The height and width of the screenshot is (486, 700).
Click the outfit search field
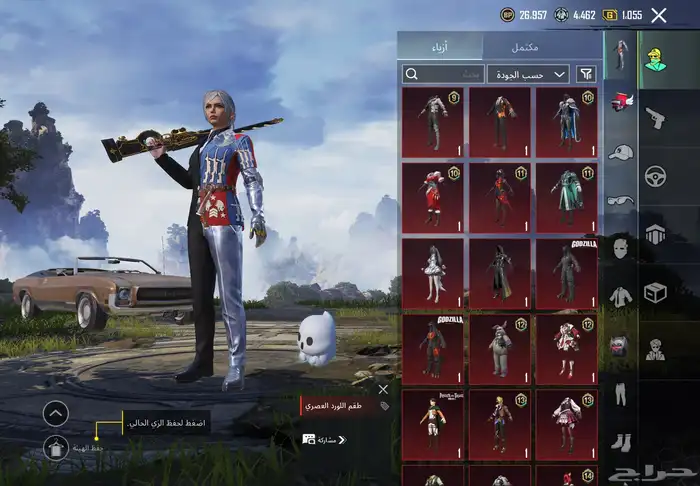tap(442, 73)
